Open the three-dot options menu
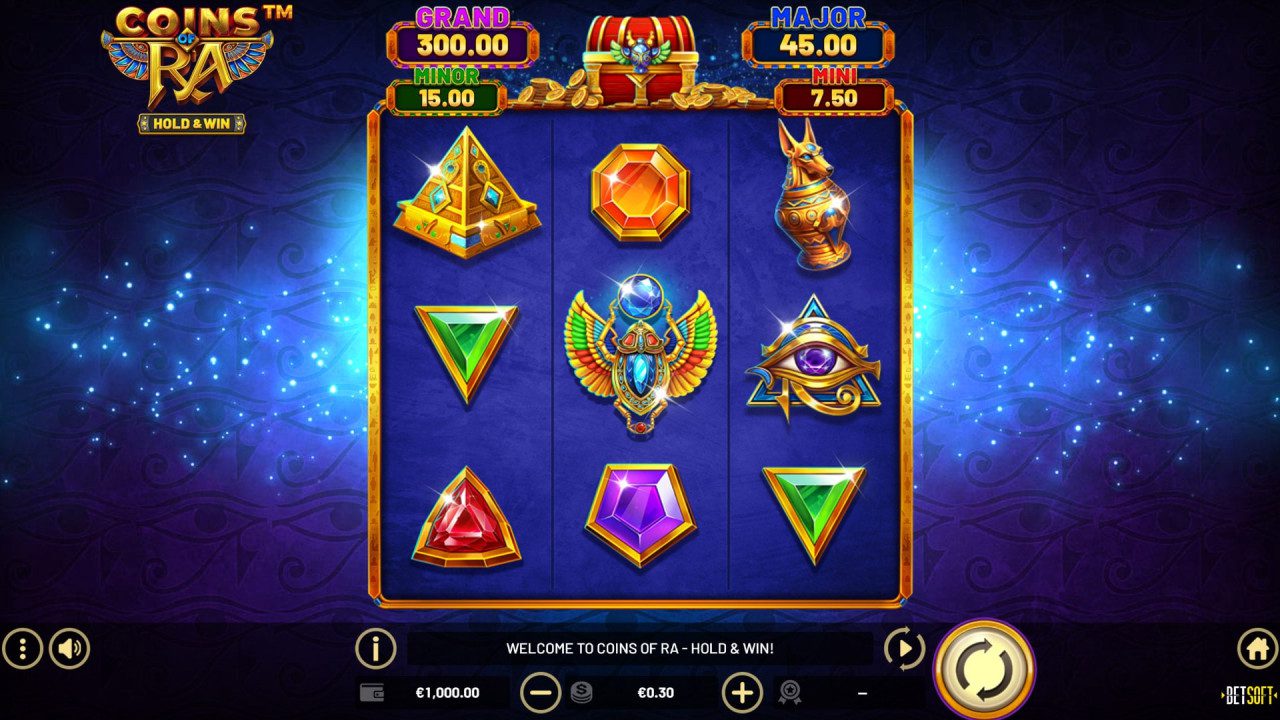Screen dimensions: 1280x720 (22, 647)
